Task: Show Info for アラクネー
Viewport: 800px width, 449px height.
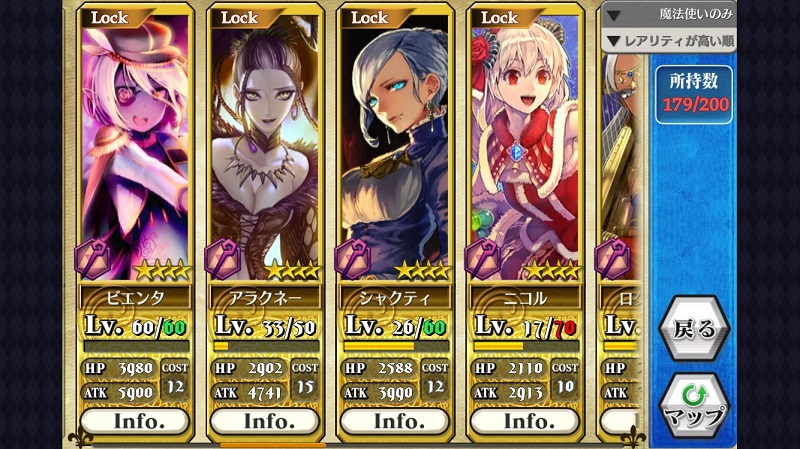Action: 265,420
